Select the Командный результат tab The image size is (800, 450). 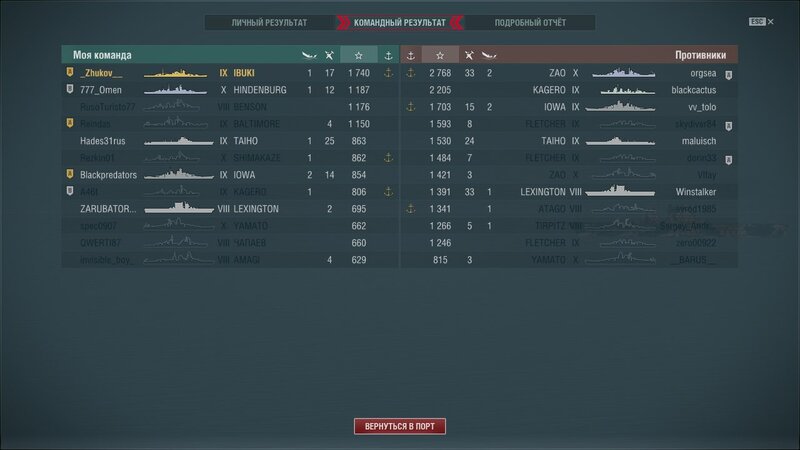400,22
